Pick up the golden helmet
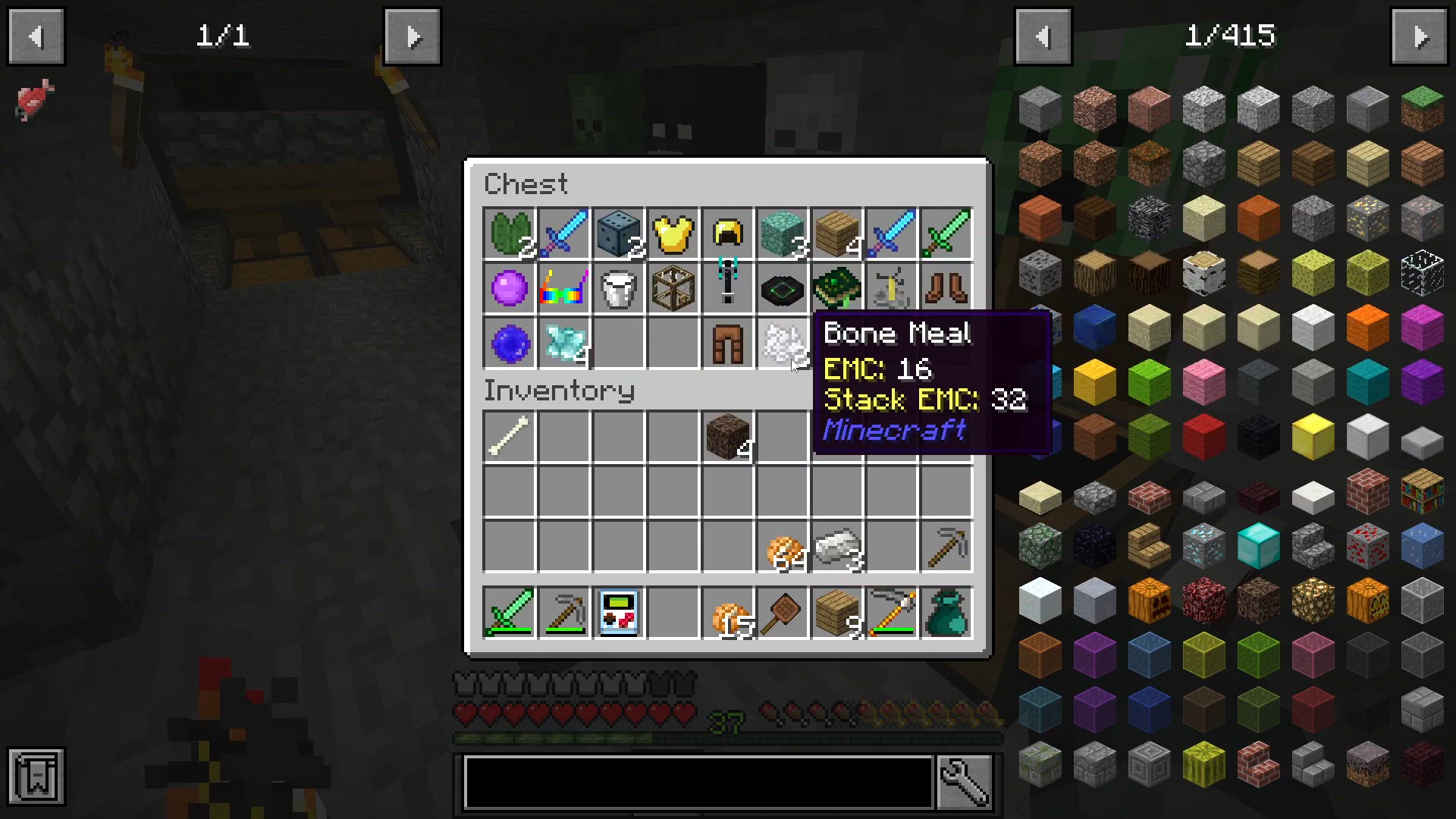 [x=727, y=234]
